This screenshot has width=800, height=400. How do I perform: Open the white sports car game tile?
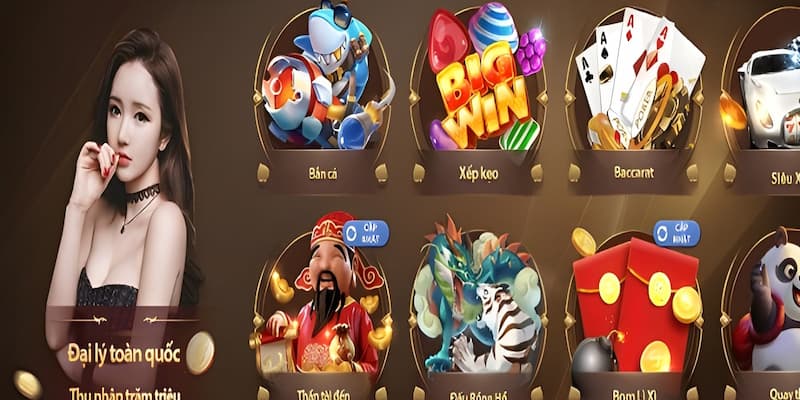772,95
